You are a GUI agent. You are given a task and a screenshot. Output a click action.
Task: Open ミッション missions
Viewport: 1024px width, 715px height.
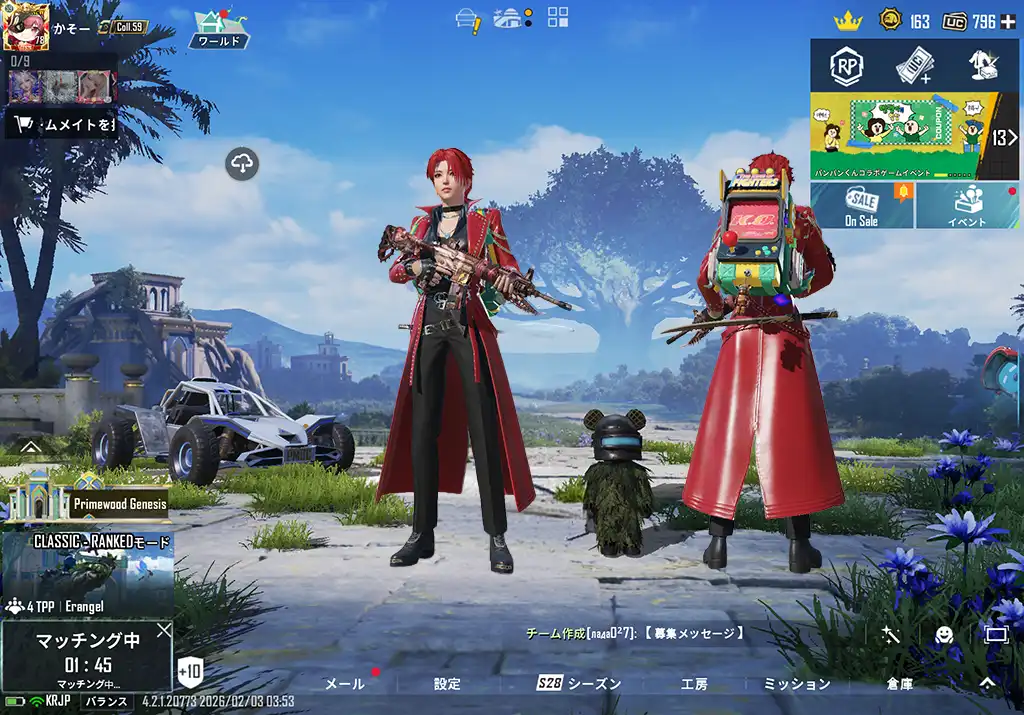(x=797, y=684)
